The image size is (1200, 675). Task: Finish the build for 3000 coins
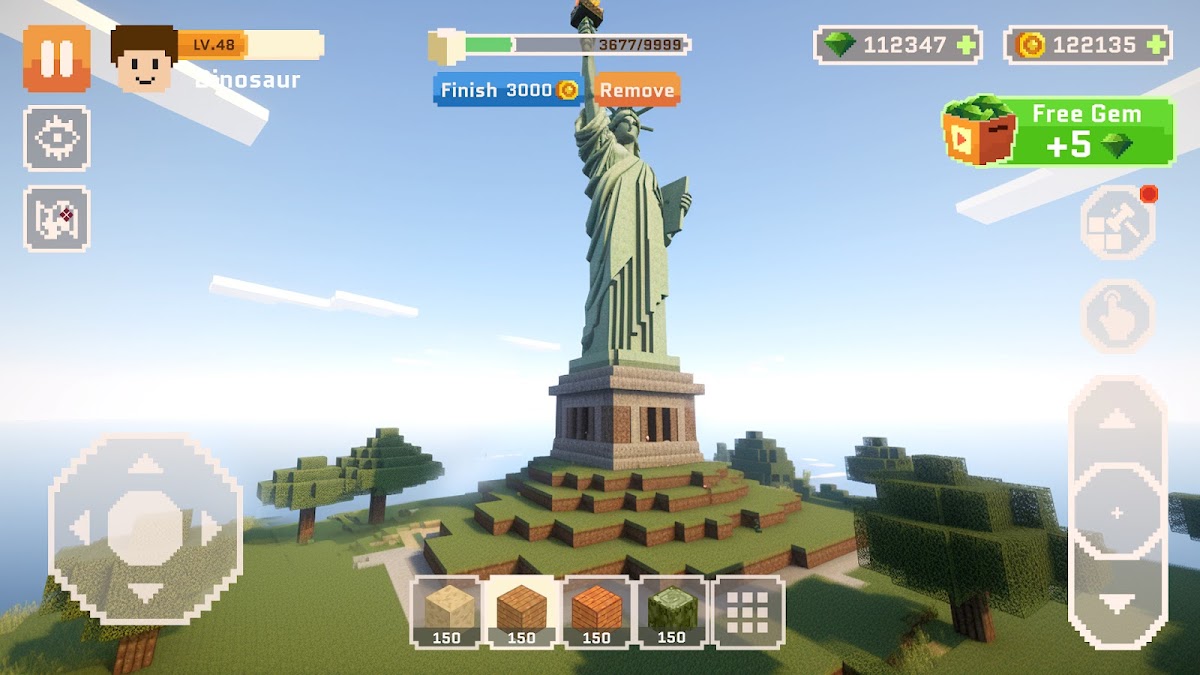tap(509, 90)
